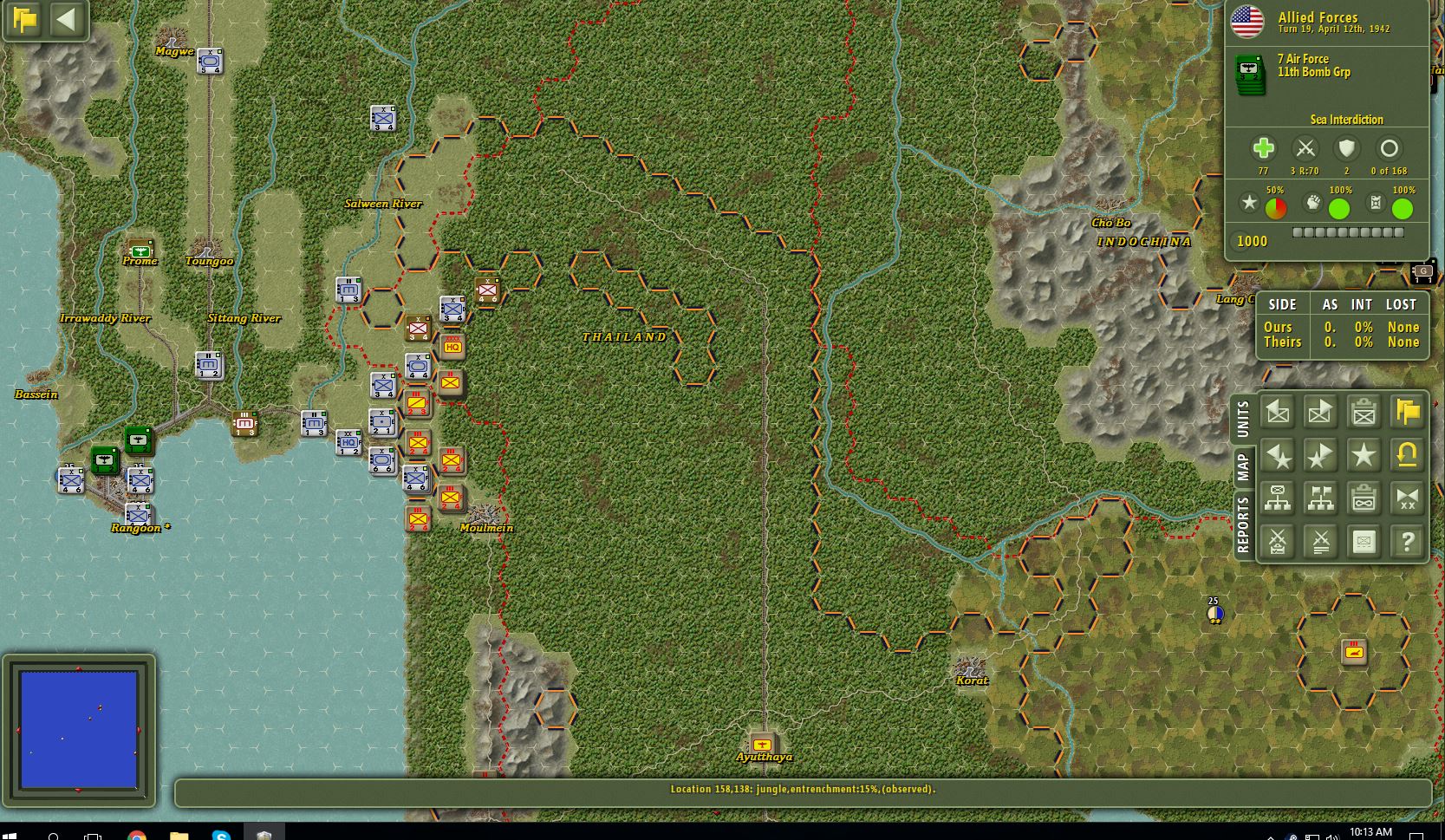
Task: Activate the yellow undo move icon
Action: click(1406, 455)
